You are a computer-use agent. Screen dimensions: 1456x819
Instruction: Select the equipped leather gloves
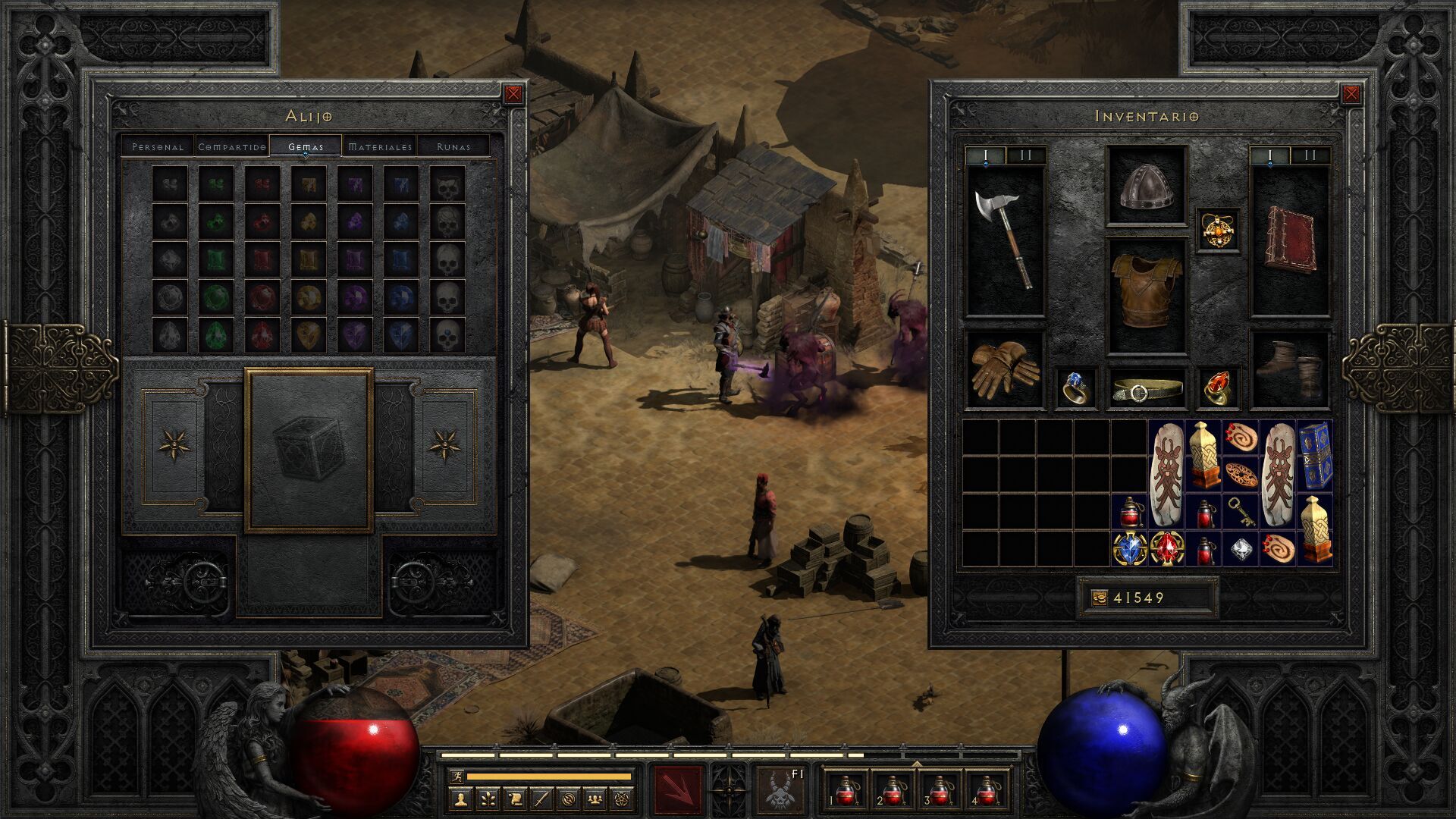[x=1005, y=369]
